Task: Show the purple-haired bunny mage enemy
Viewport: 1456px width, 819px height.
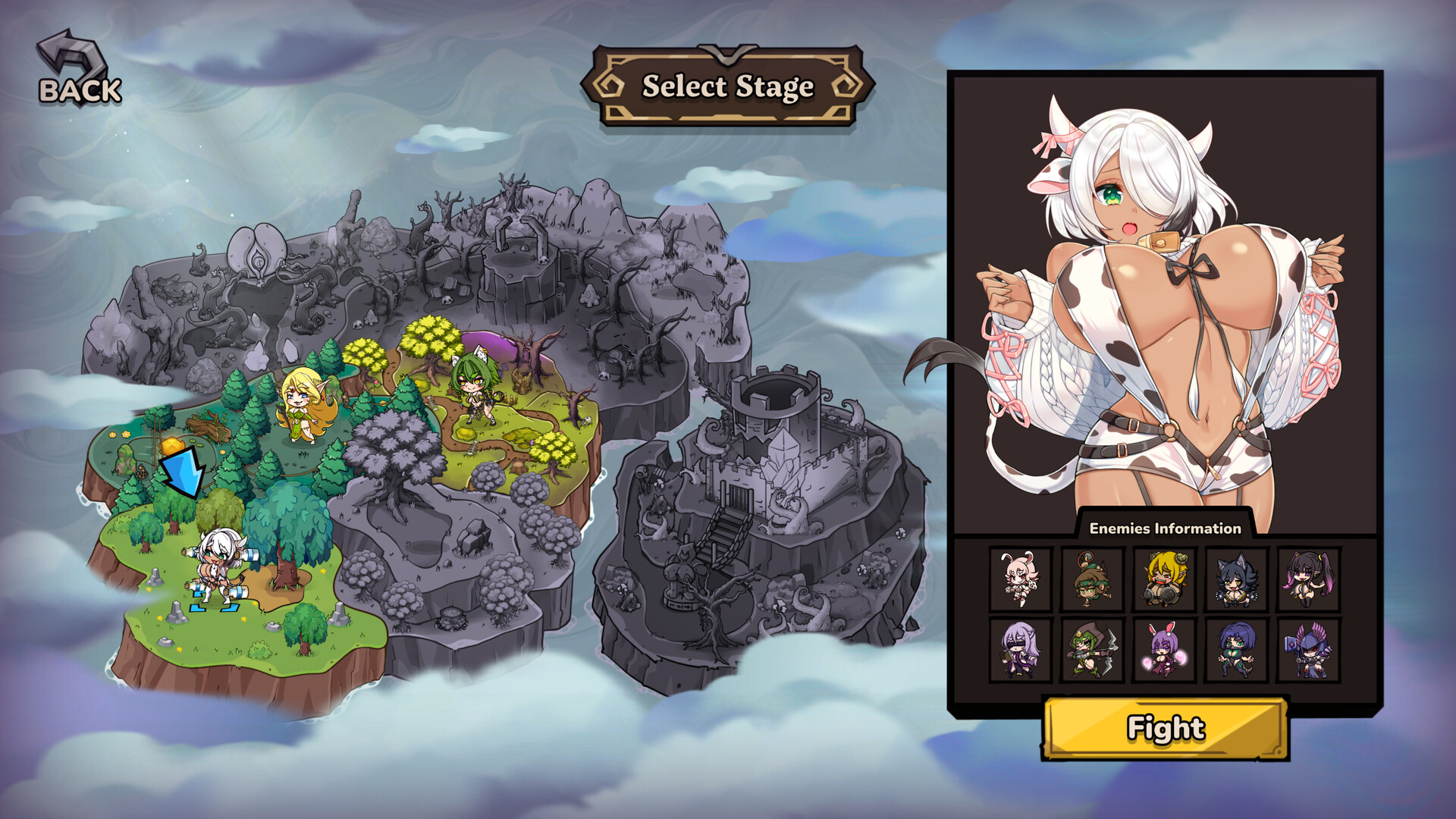Action: (x=1164, y=651)
